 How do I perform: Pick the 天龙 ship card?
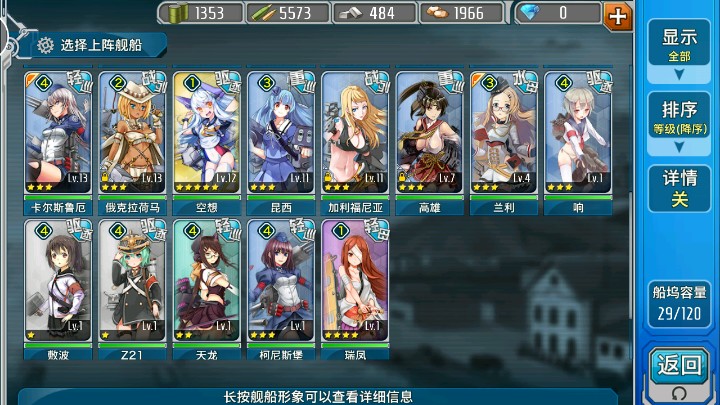click(x=206, y=283)
